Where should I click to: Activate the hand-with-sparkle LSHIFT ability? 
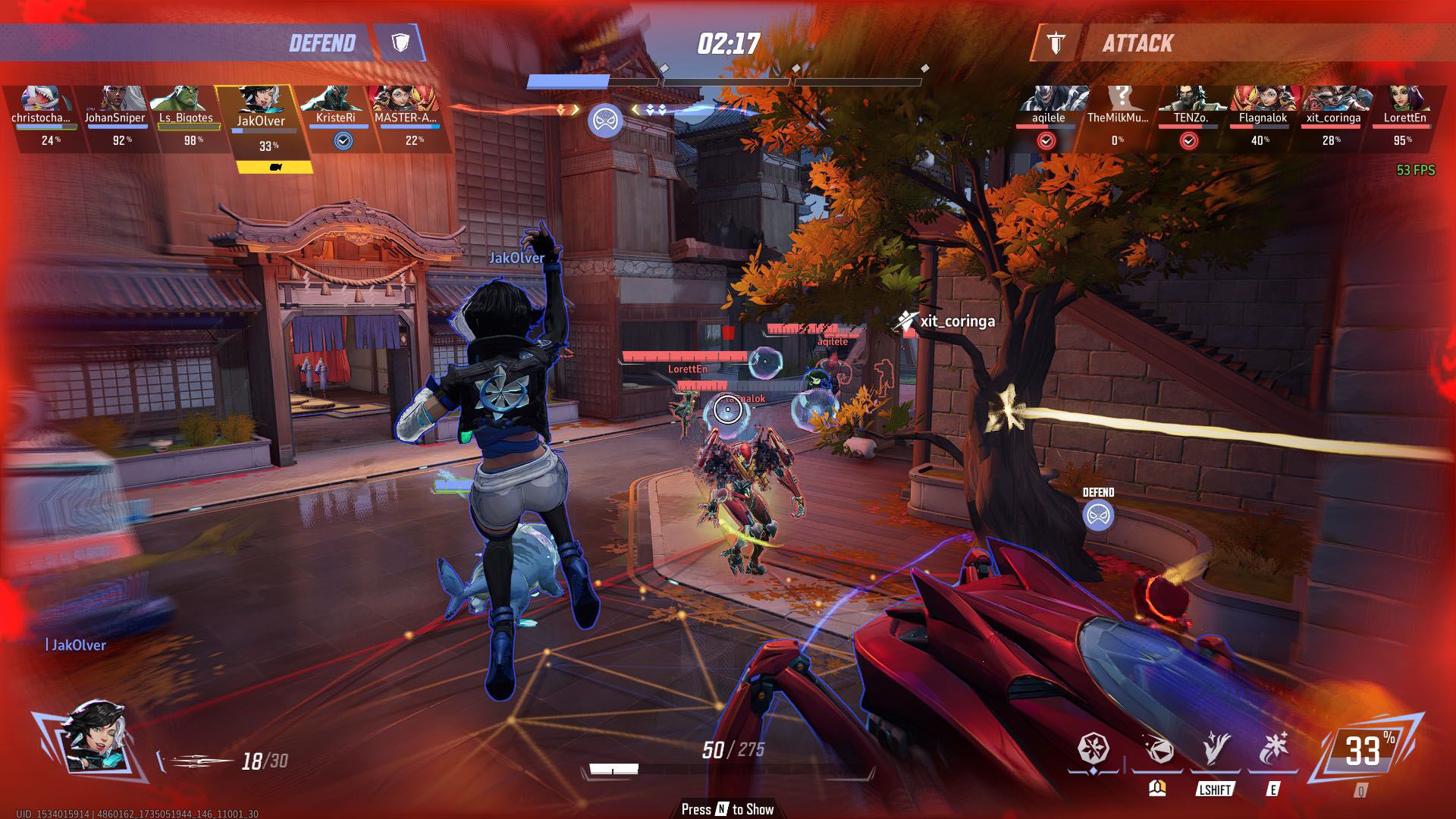[1215, 749]
